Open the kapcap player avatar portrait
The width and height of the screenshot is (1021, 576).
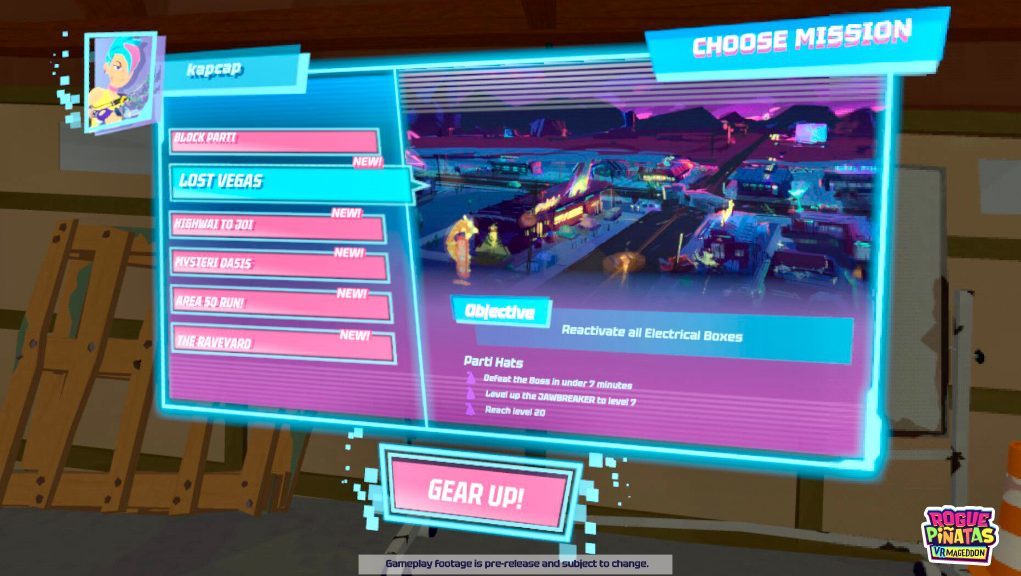point(121,82)
